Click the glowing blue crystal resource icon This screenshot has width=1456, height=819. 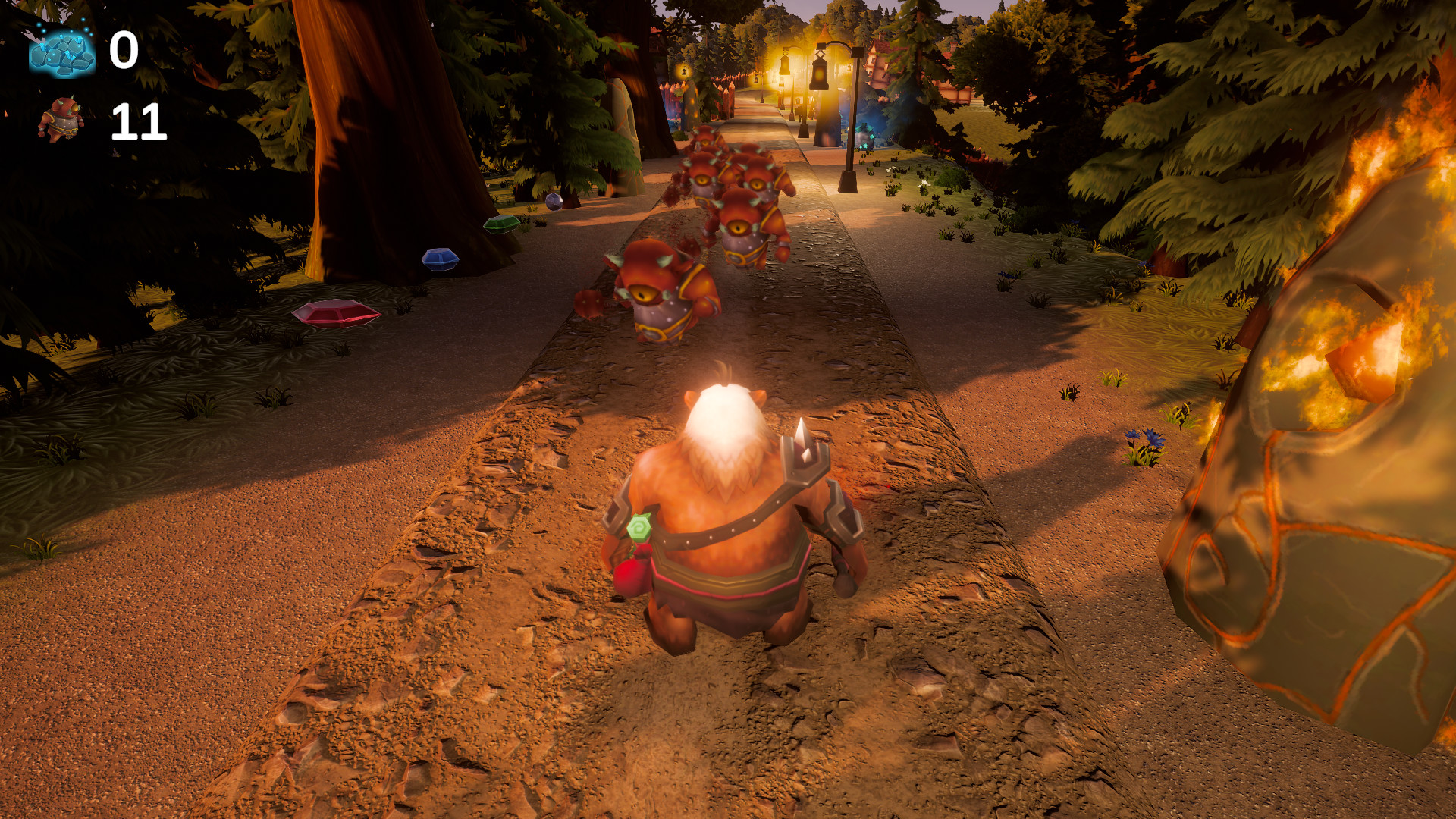[x=61, y=53]
